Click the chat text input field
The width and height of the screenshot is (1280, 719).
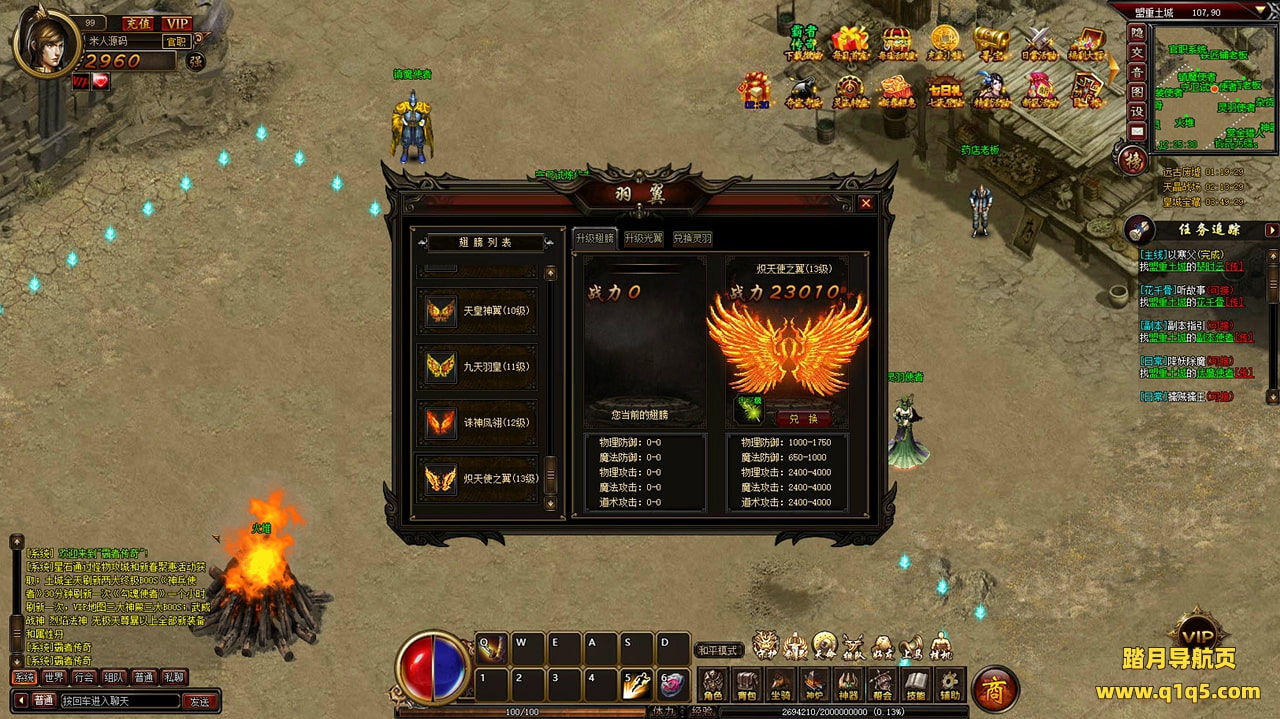[x=120, y=701]
